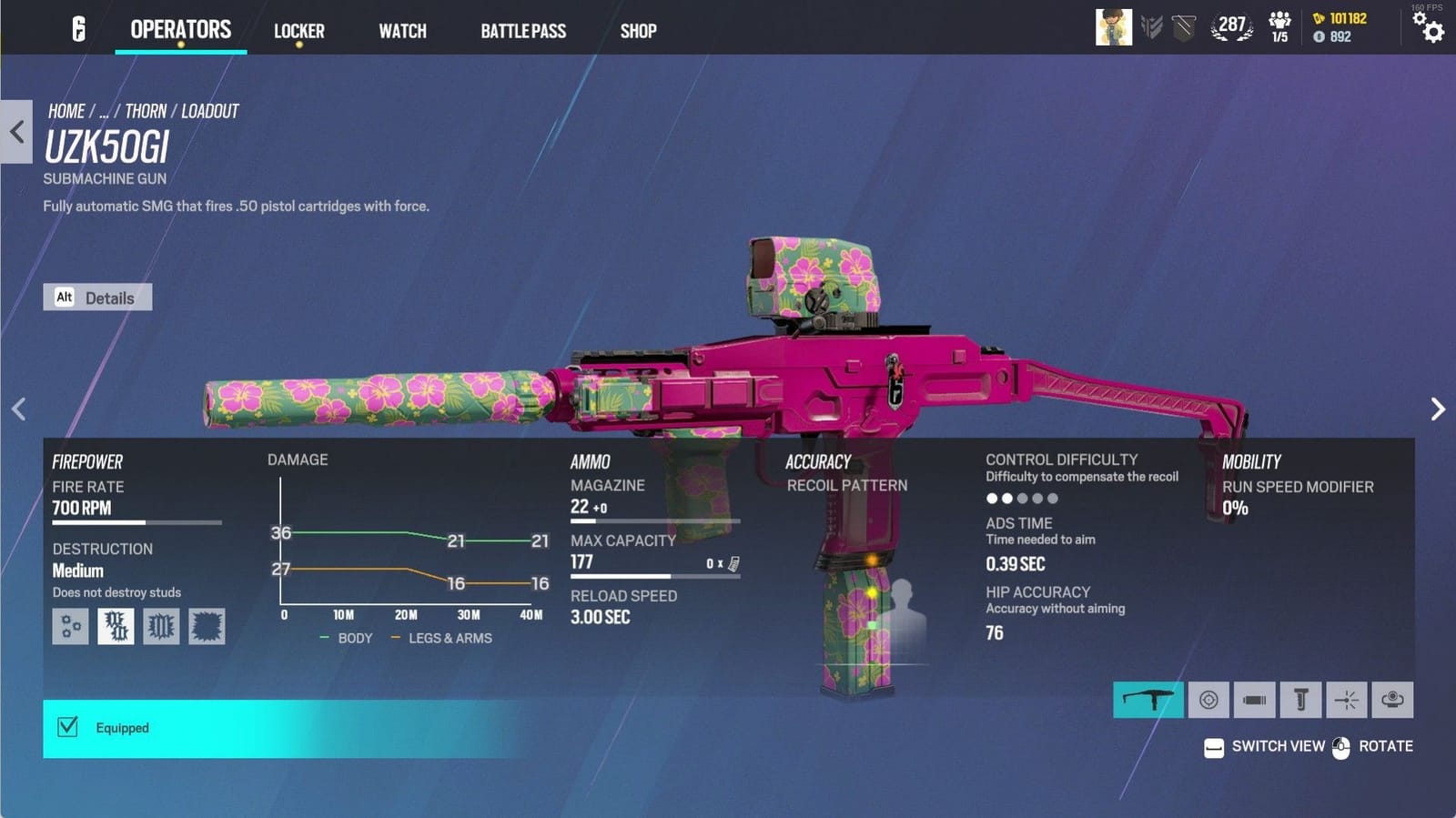Viewport: 1456px width, 818px height.
Task: Switch to the Watch tab
Action: (x=402, y=31)
